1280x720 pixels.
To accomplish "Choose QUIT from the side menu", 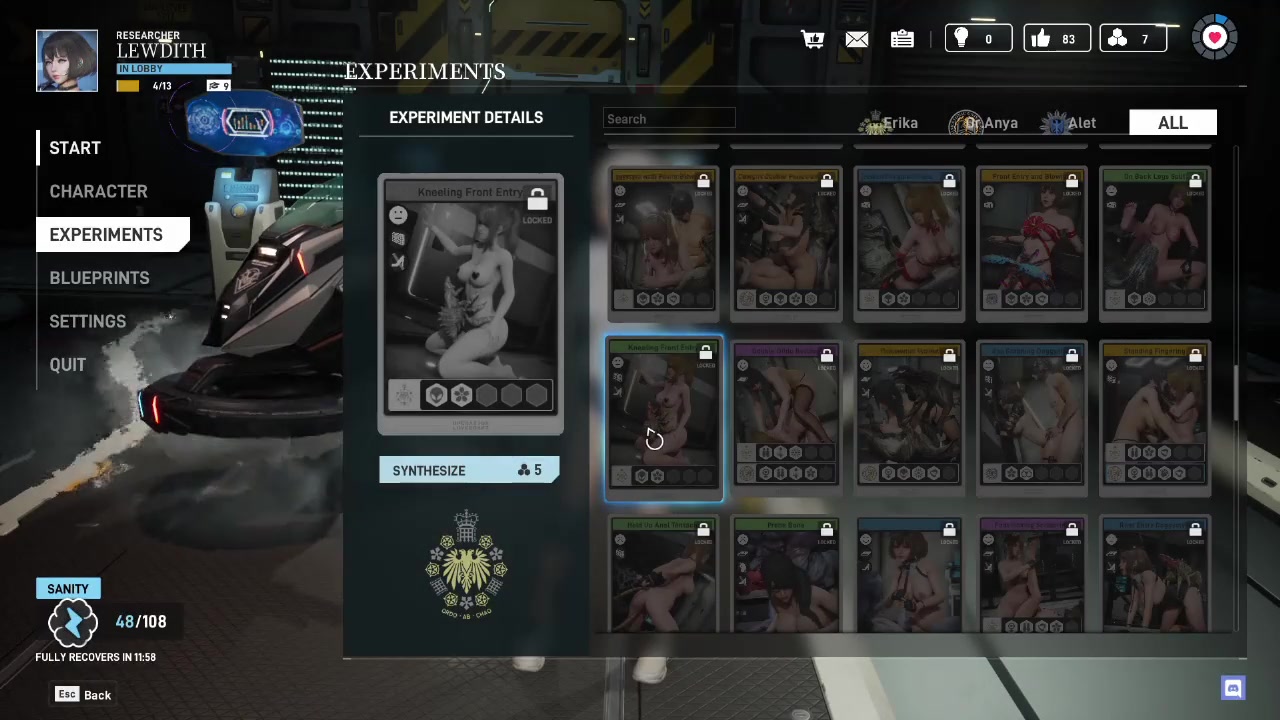I will (68, 365).
